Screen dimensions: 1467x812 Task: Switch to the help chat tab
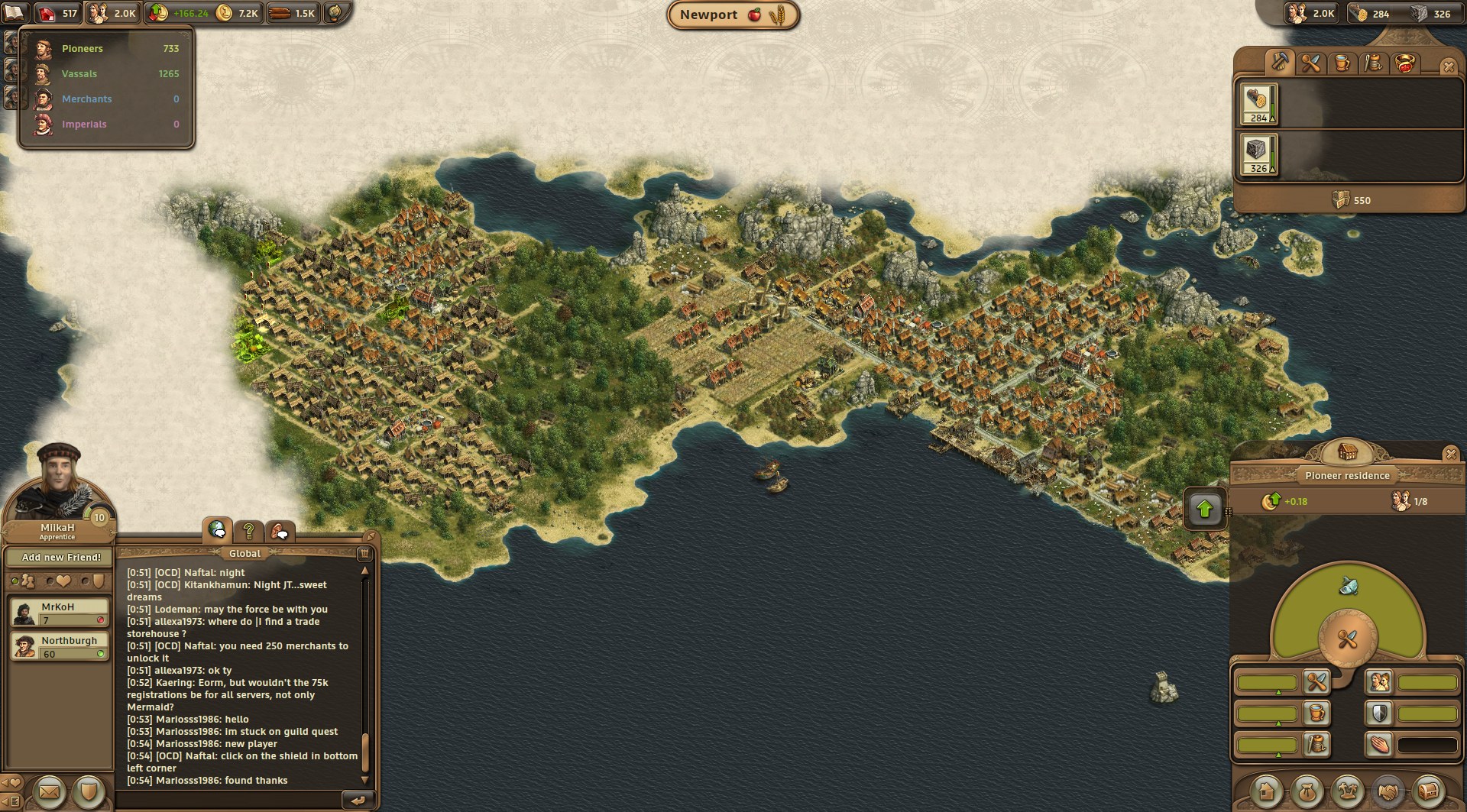pyautogui.click(x=248, y=530)
